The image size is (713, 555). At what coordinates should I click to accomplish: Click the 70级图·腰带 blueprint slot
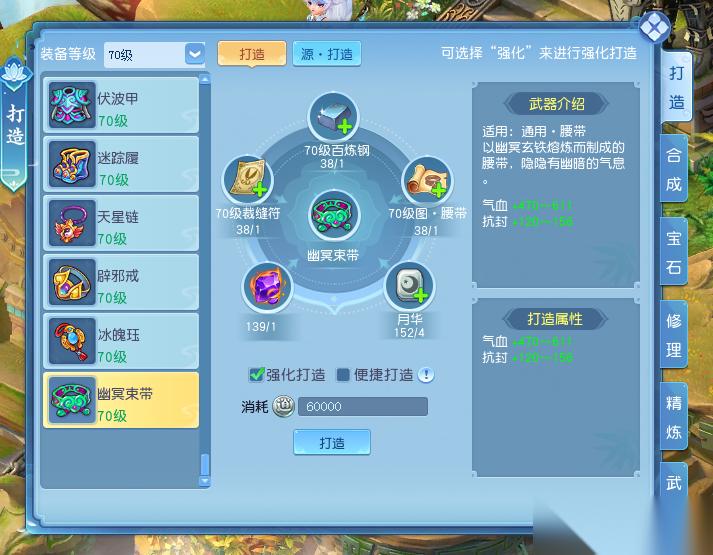click(427, 181)
